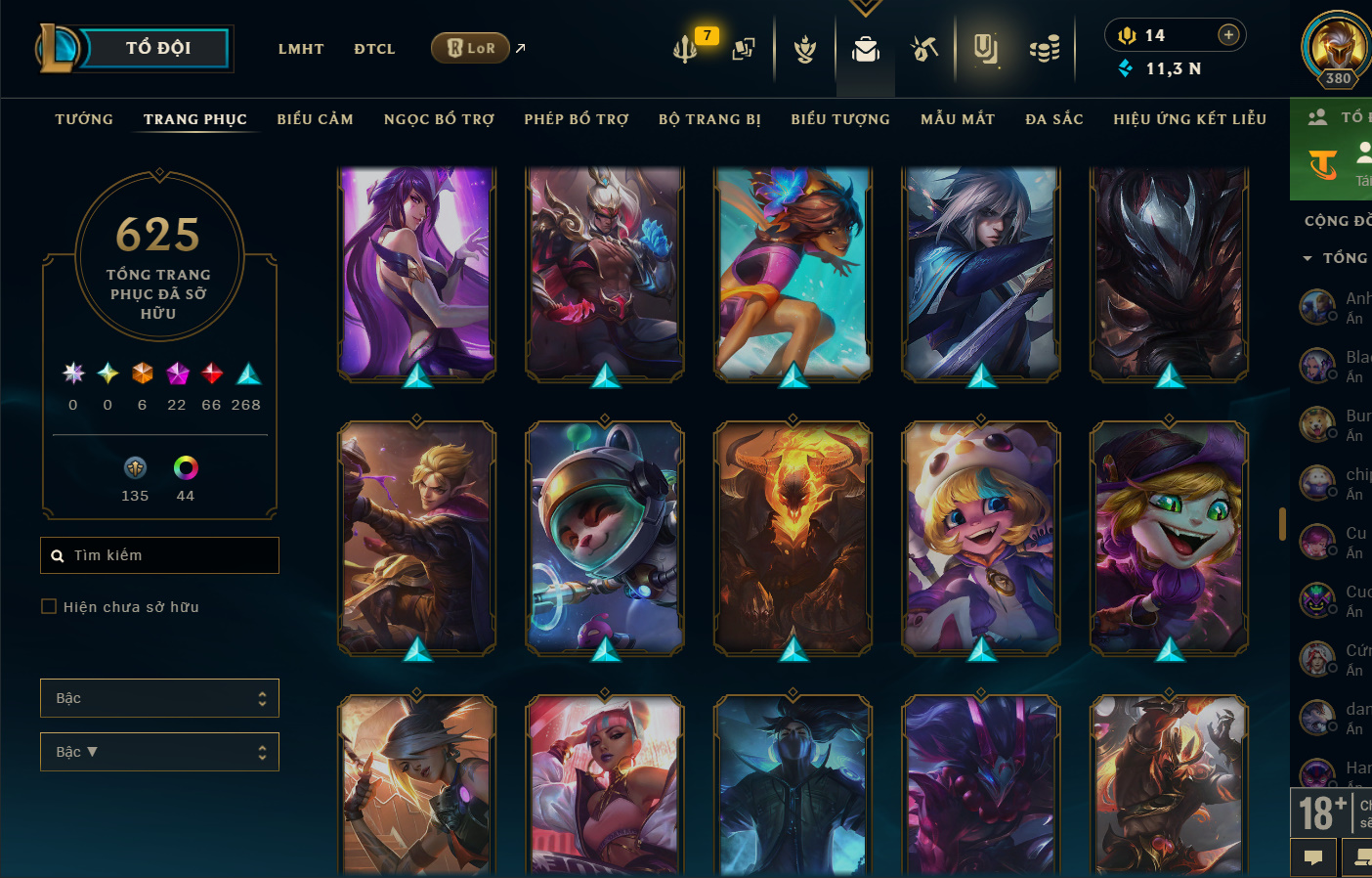
Task: Go to the PHÉP BỔ TRỢ tab
Action: (577, 119)
